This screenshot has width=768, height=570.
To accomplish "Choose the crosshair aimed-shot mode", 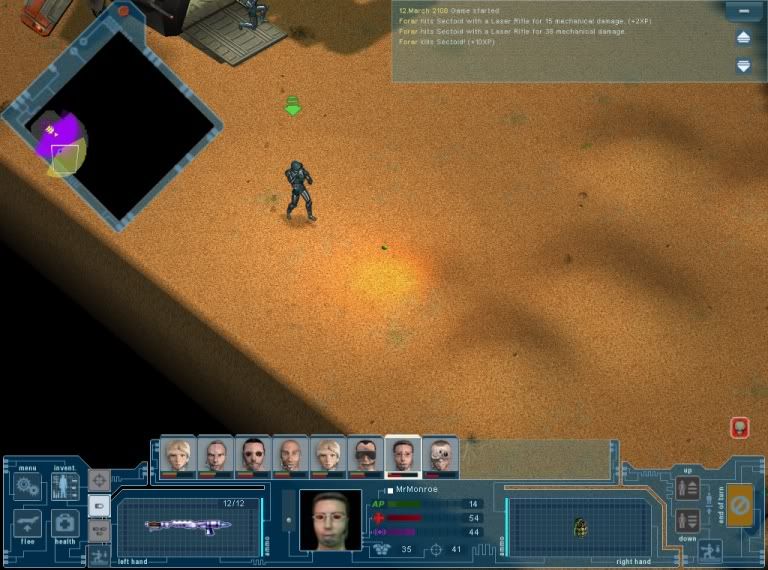I will [x=99, y=481].
